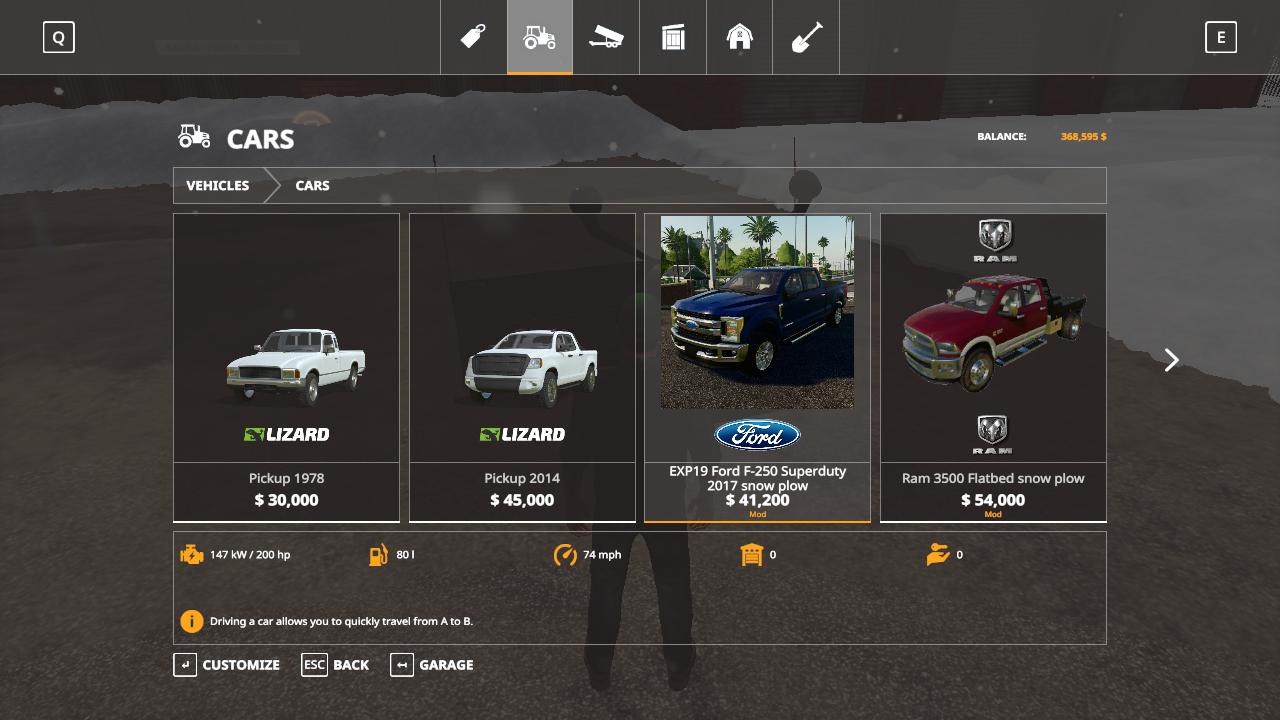Switch to the tractor vehicles tab

540,37
